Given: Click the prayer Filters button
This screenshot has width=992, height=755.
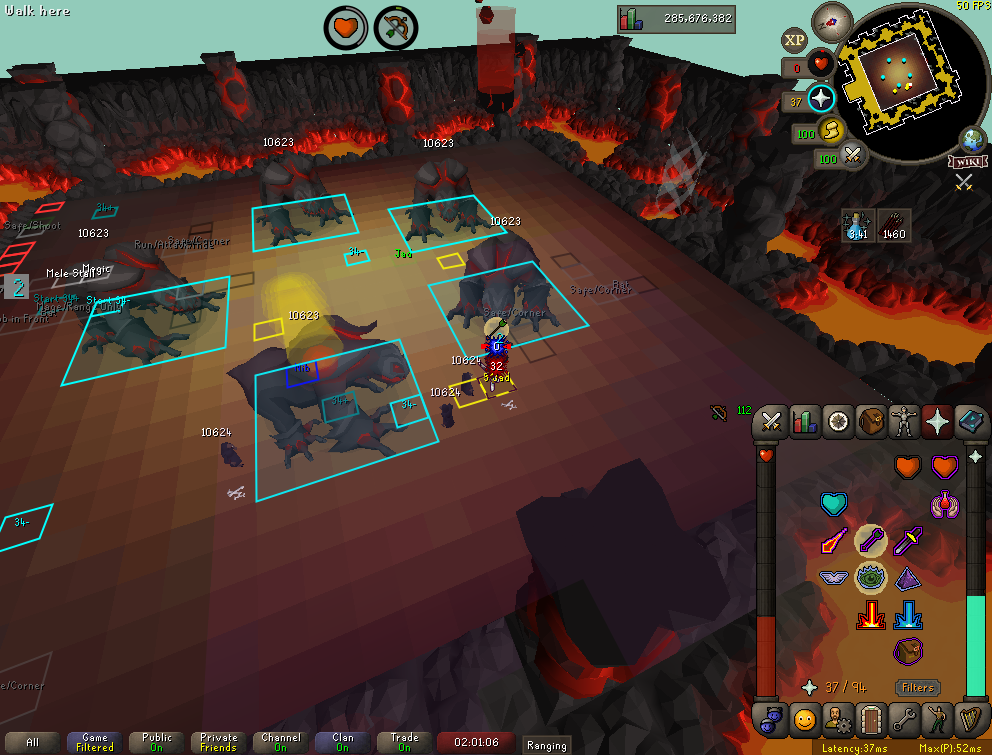Looking at the screenshot, I should click(917, 687).
